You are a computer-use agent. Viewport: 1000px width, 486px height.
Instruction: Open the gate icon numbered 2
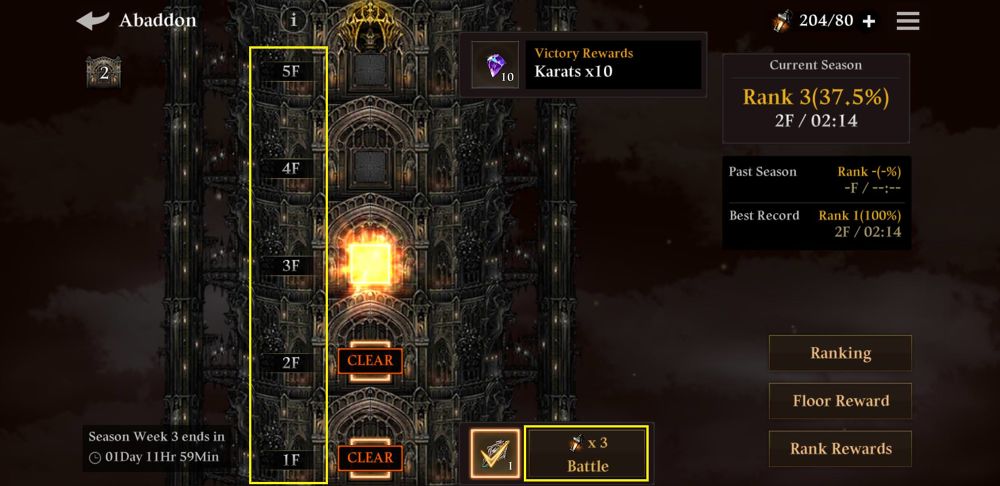click(x=103, y=73)
